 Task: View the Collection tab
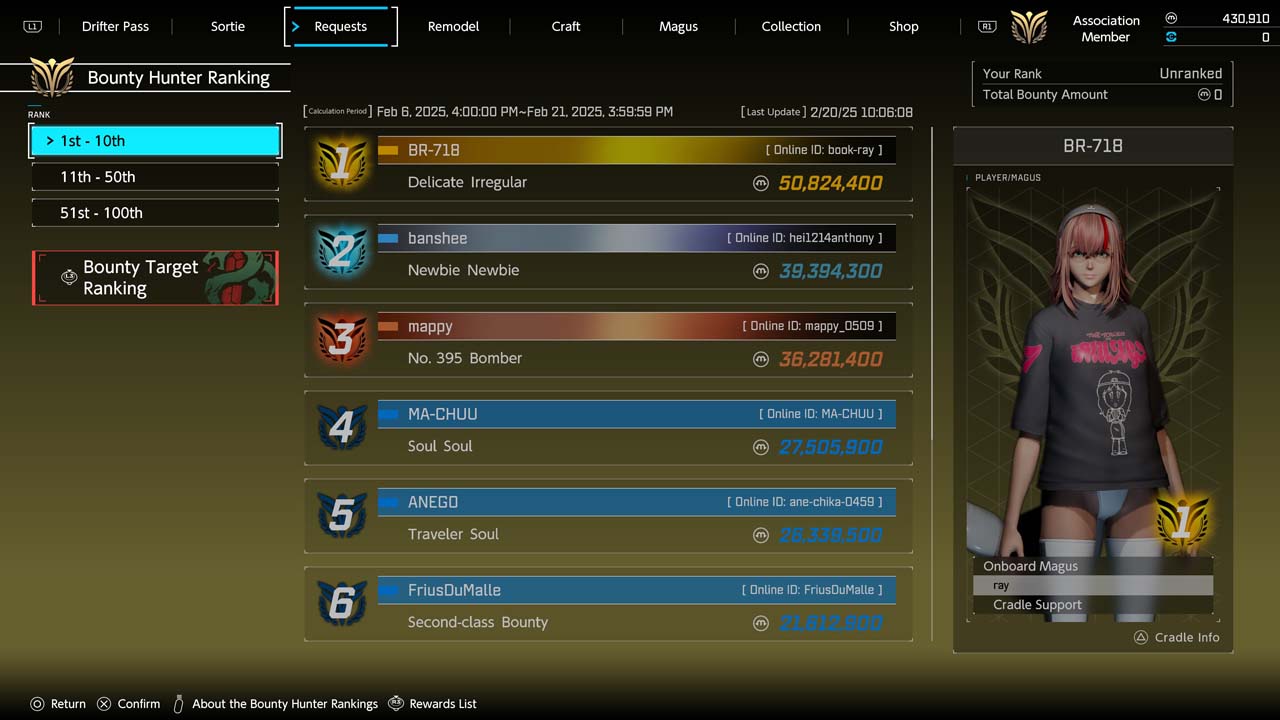pyautogui.click(x=791, y=27)
